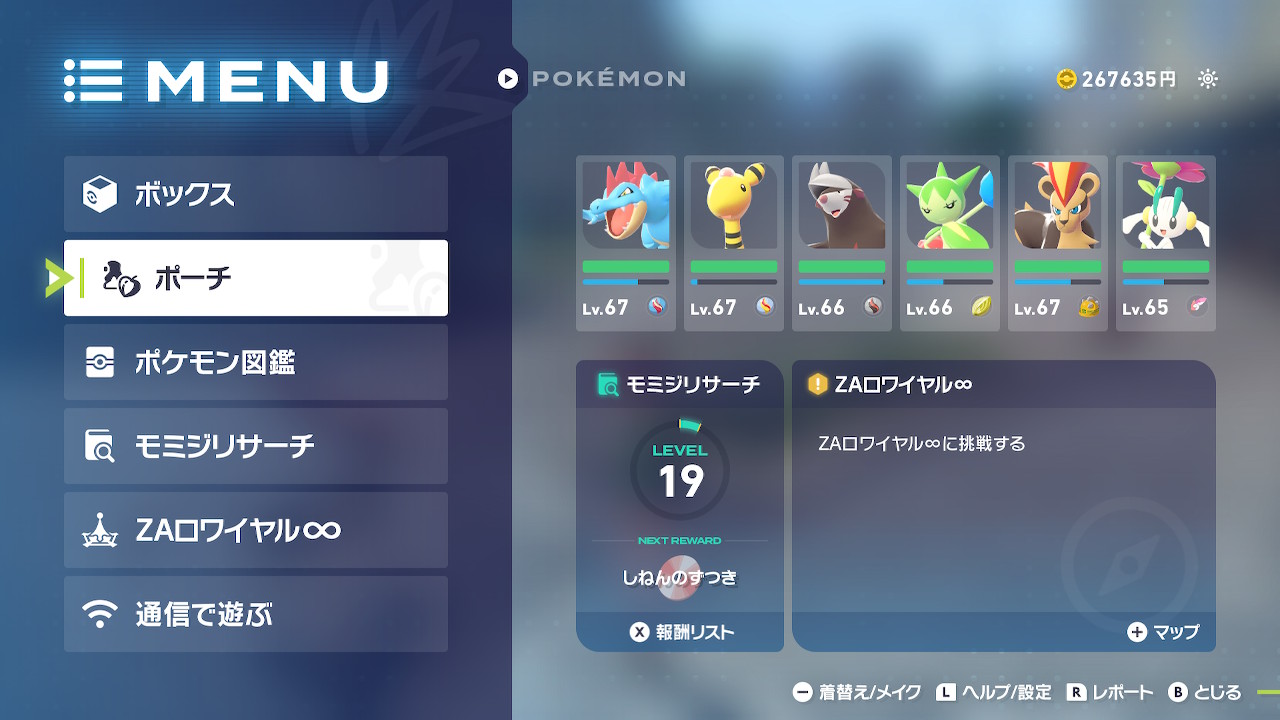The image size is (1280, 720).
Task: Click the gold coin icon beside the money total
Action: 1066,78
